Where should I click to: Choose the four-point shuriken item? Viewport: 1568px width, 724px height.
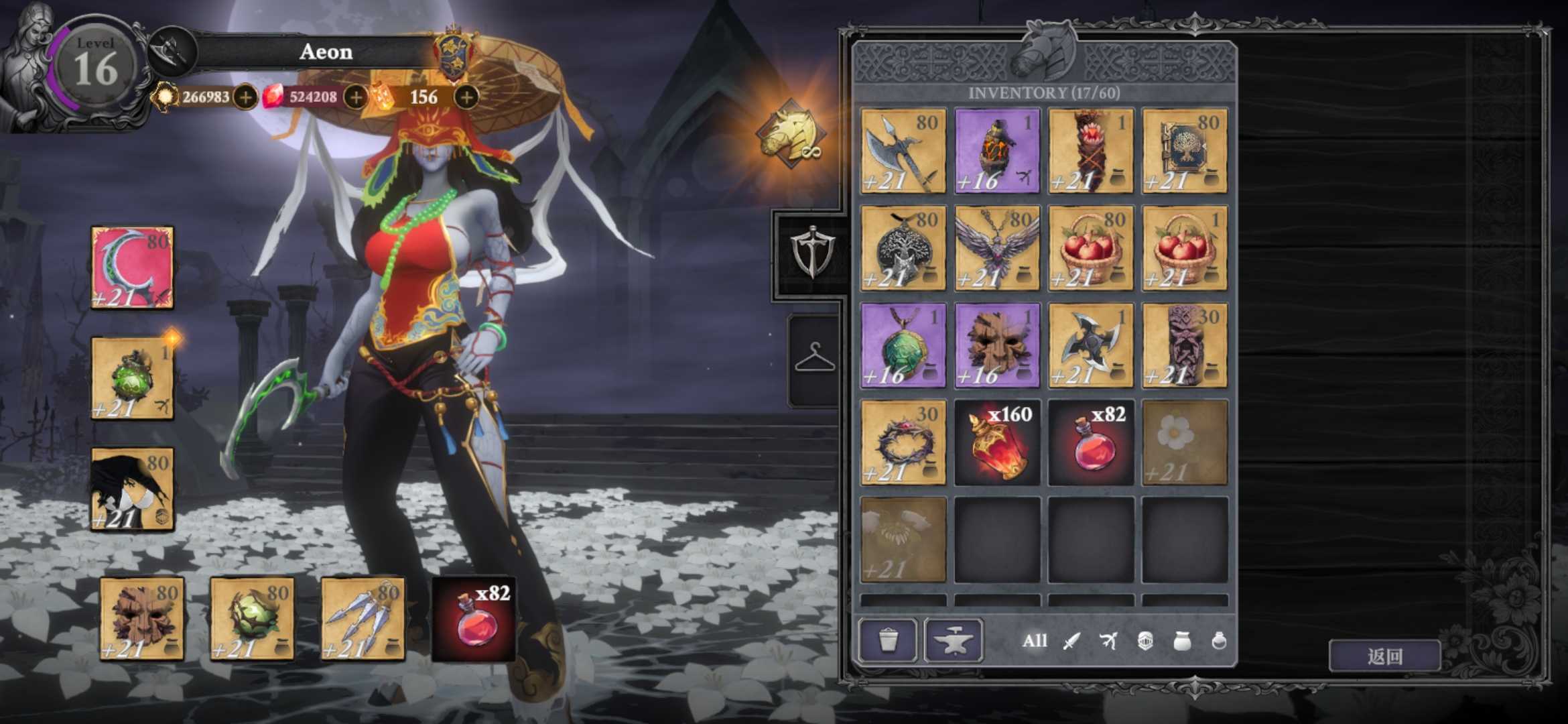(1091, 345)
